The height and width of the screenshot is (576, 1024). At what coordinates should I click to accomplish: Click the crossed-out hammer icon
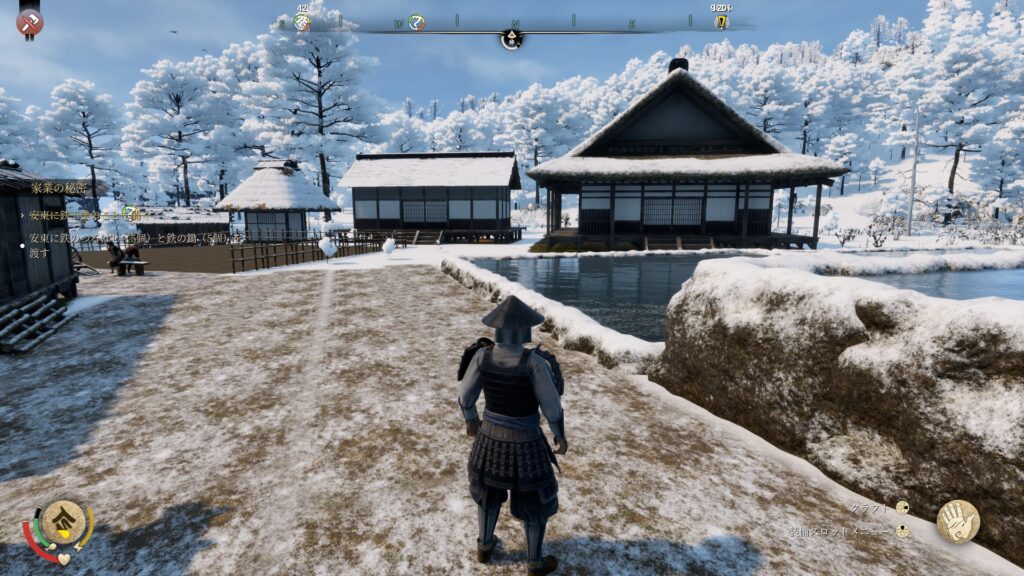(30, 22)
